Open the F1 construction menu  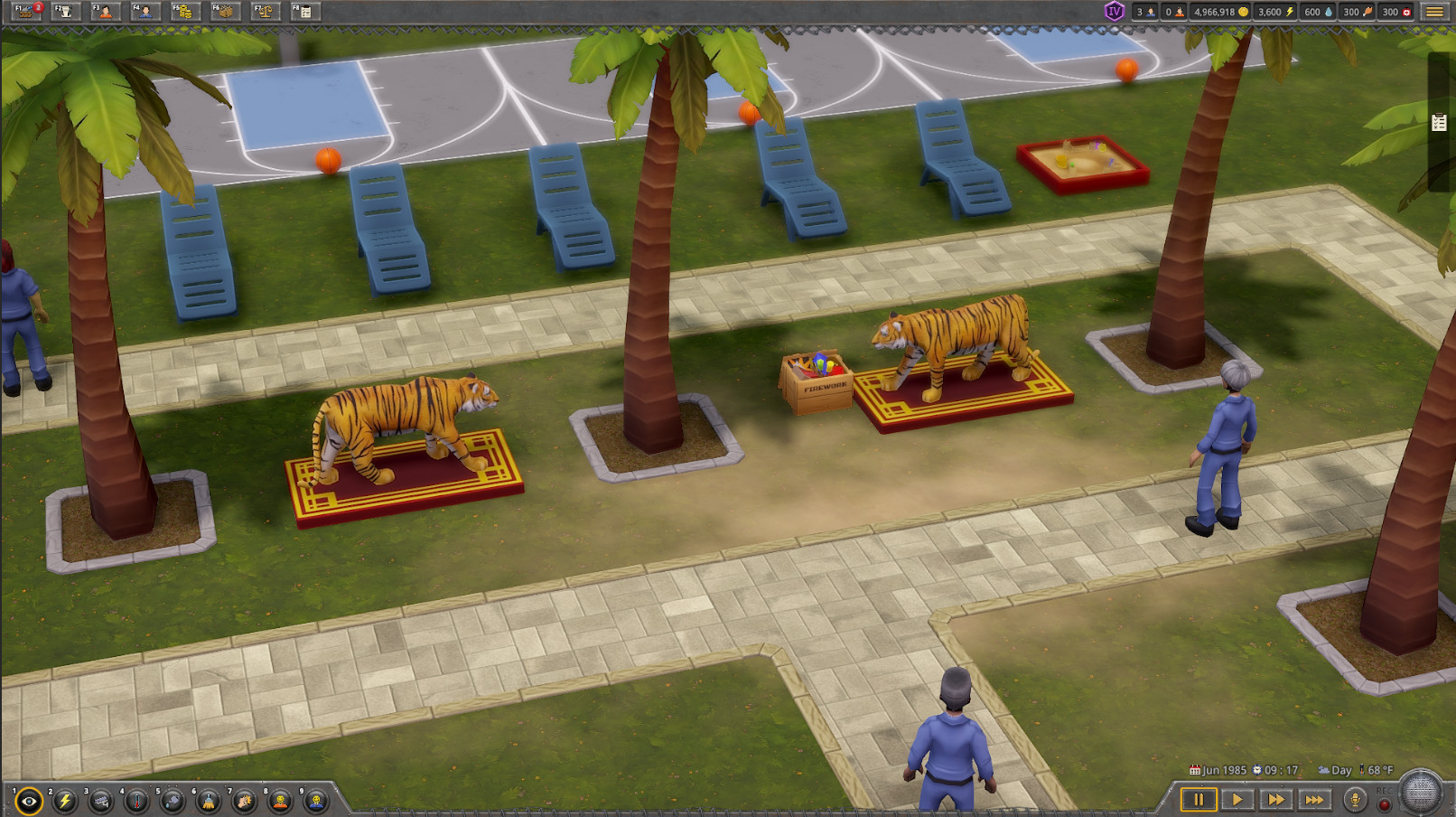click(x=24, y=12)
